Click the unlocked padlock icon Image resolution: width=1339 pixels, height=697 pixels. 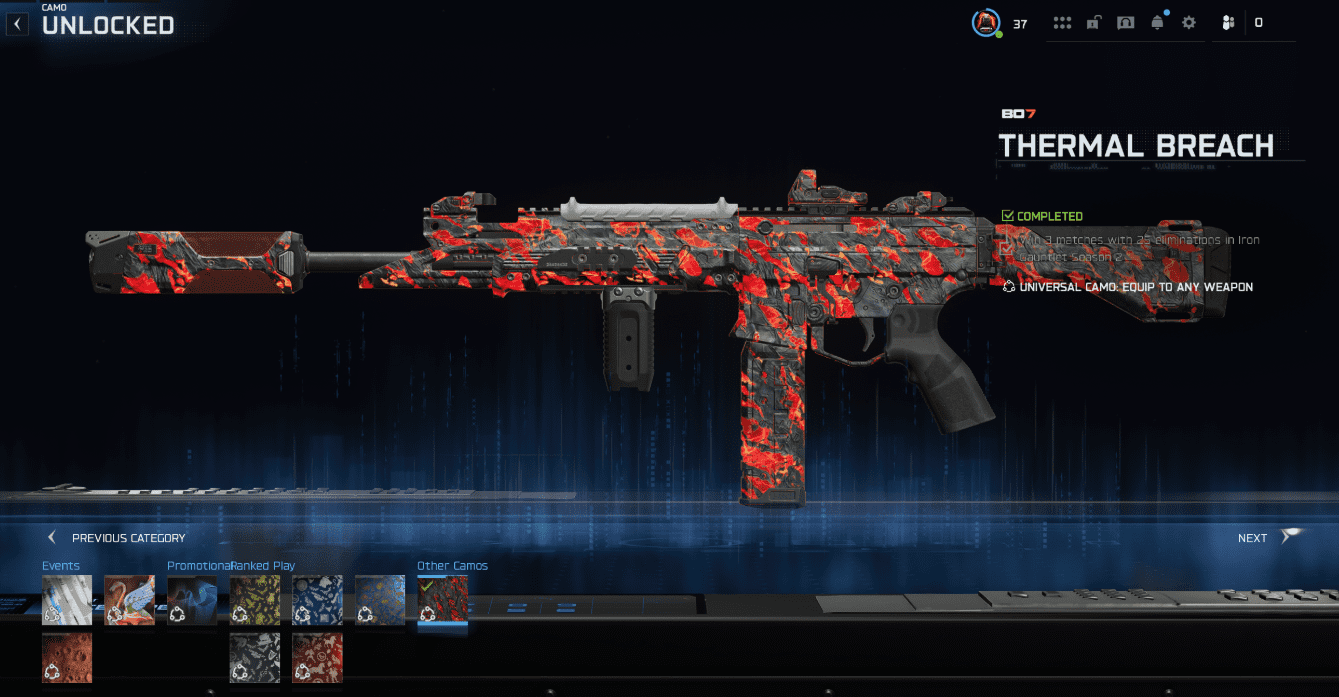point(1094,23)
